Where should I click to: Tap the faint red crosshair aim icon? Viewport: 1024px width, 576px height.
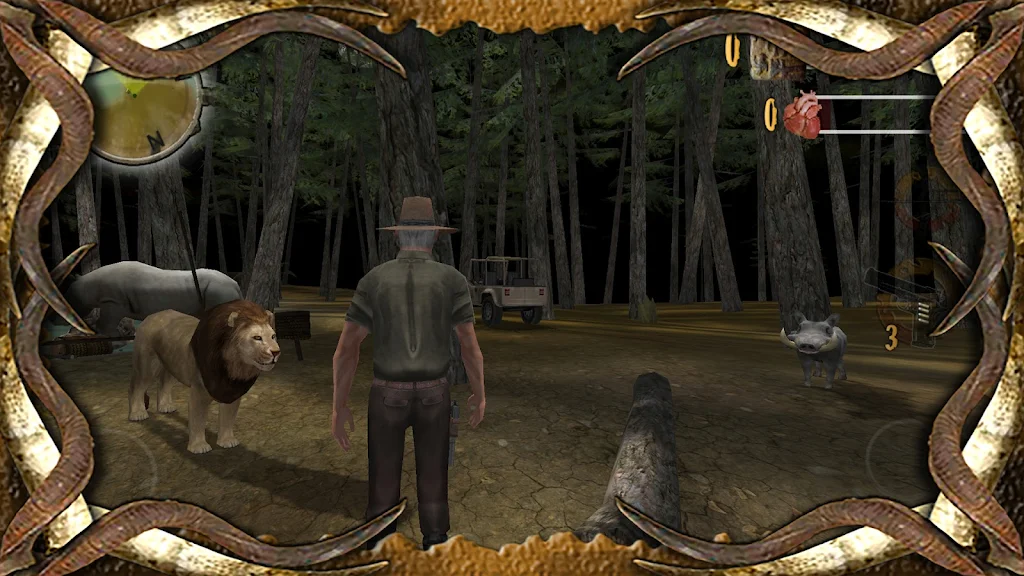pyautogui.click(x=925, y=200)
